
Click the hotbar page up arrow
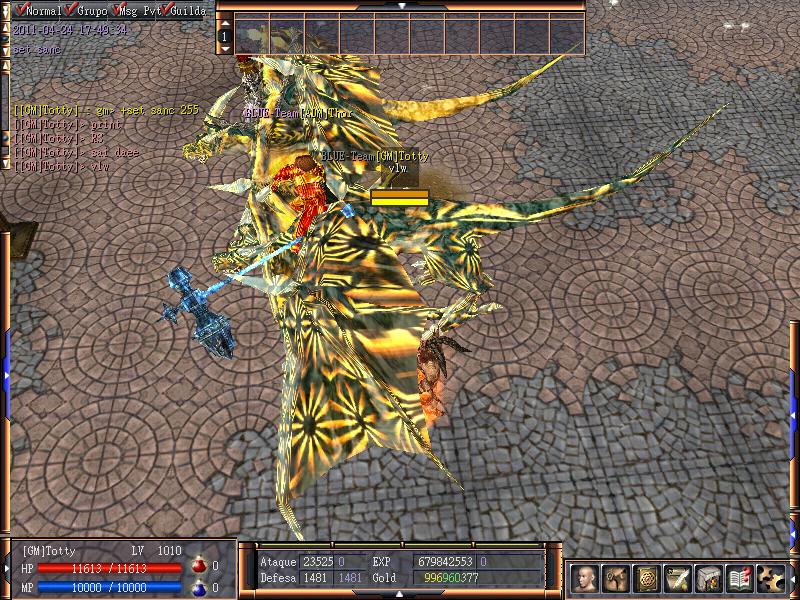(x=225, y=22)
